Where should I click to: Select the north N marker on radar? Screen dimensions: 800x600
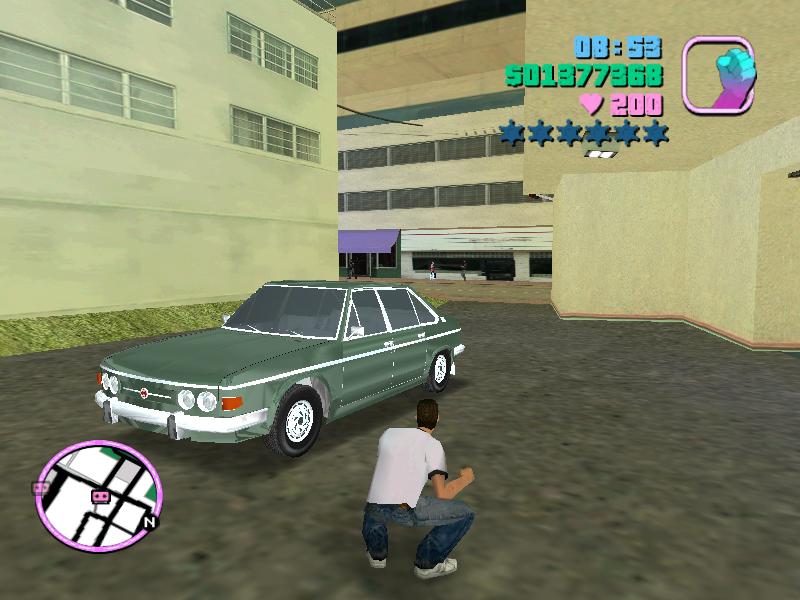click(x=149, y=521)
